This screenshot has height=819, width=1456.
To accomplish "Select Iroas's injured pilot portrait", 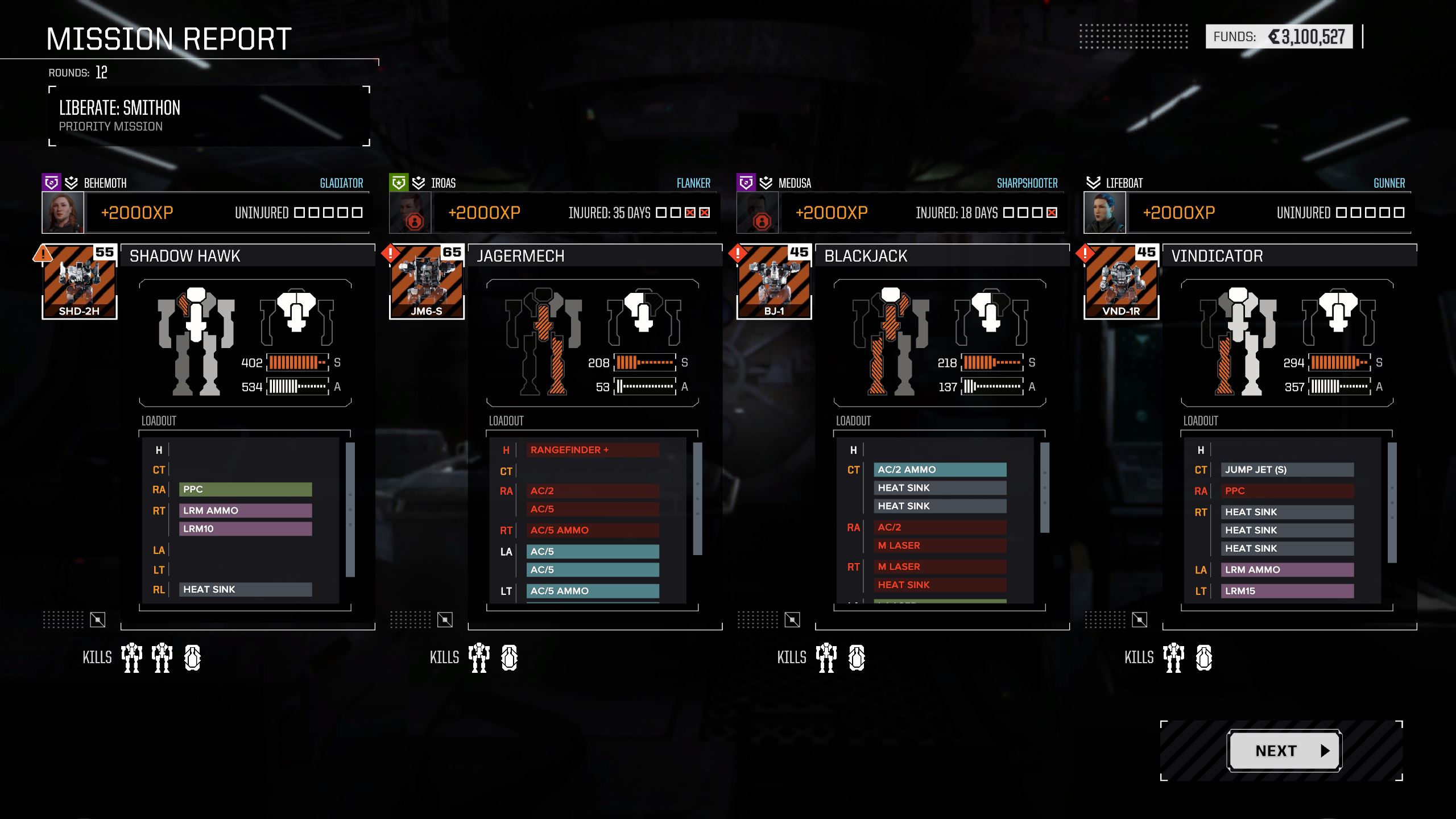I will click(410, 213).
